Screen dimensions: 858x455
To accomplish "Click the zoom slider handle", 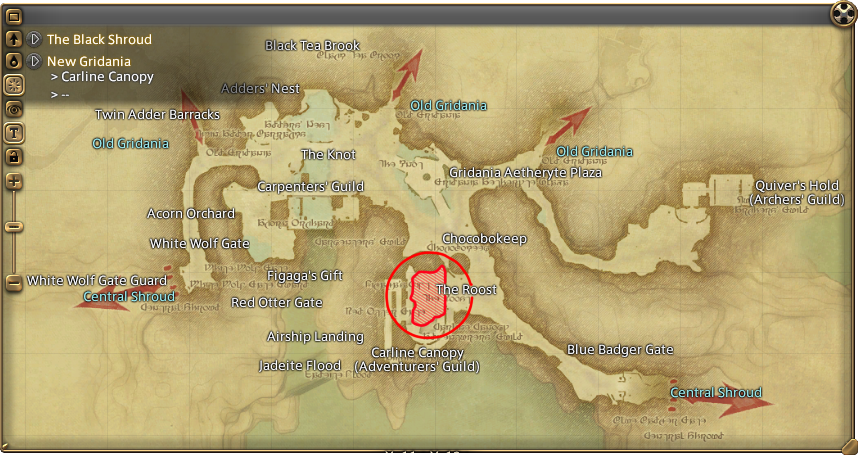I will pyautogui.click(x=14, y=226).
